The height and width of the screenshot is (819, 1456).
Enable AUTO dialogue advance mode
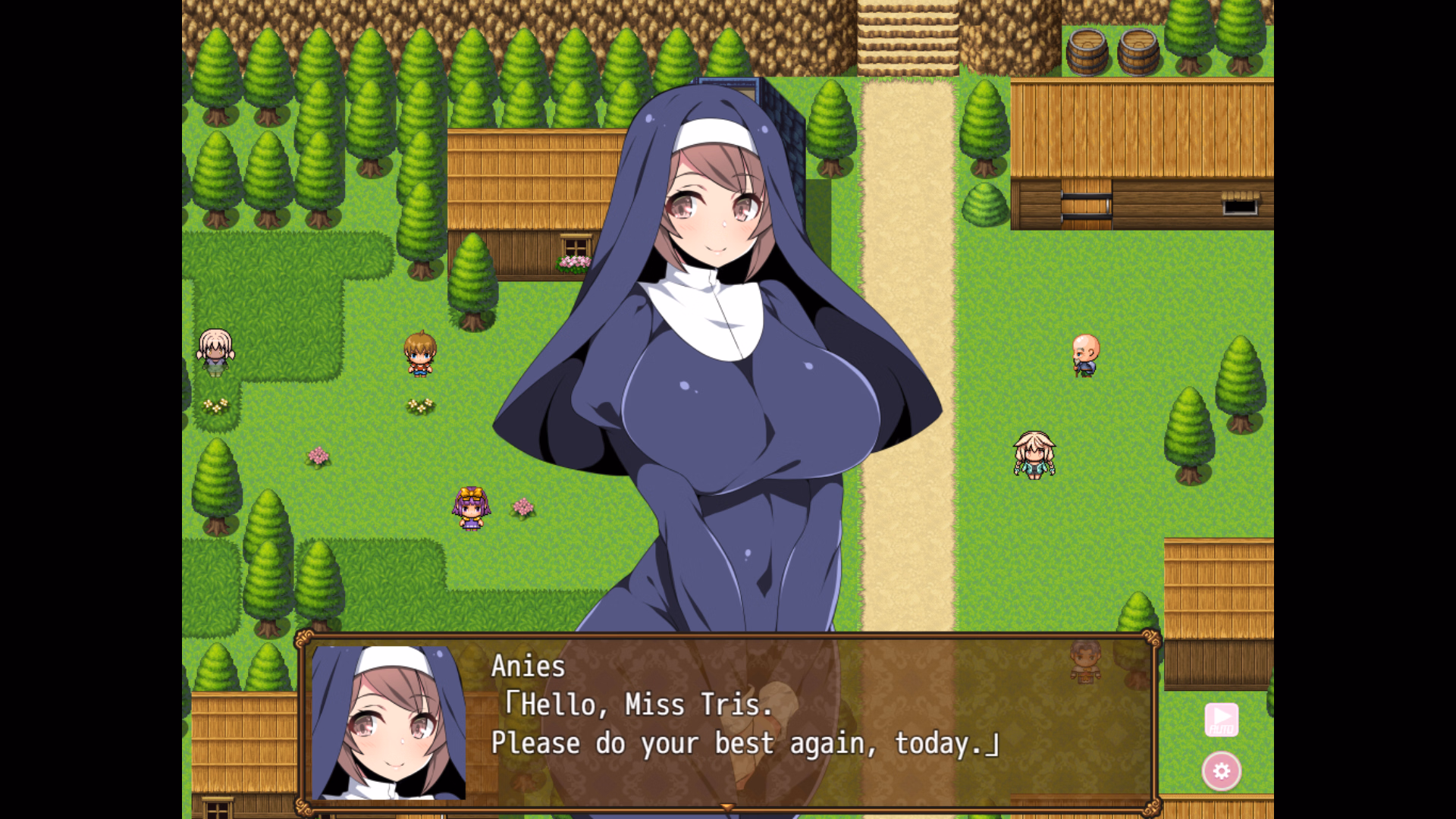tap(1222, 719)
